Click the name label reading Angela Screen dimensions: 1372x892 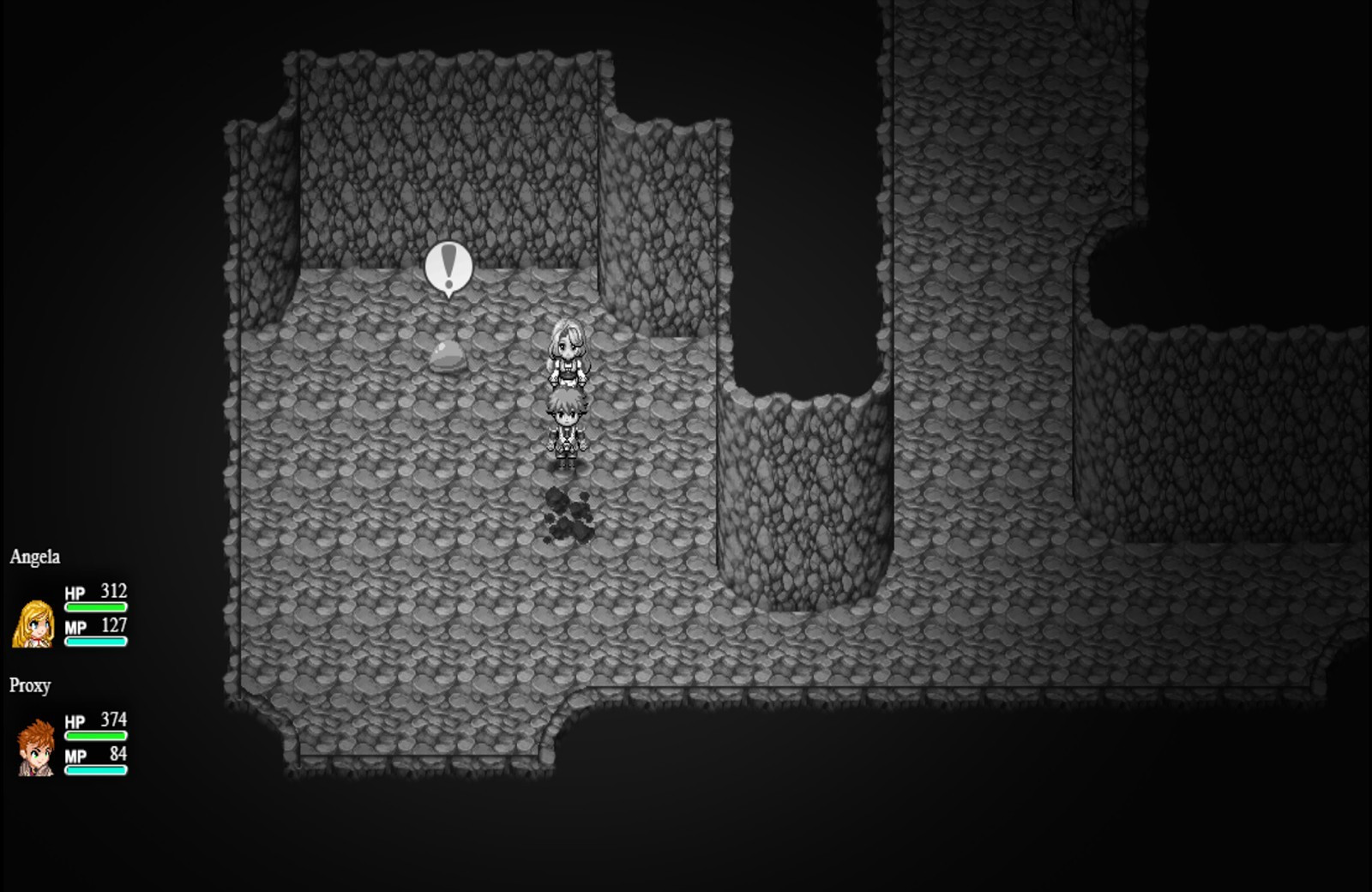pyautogui.click(x=34, y=557)
